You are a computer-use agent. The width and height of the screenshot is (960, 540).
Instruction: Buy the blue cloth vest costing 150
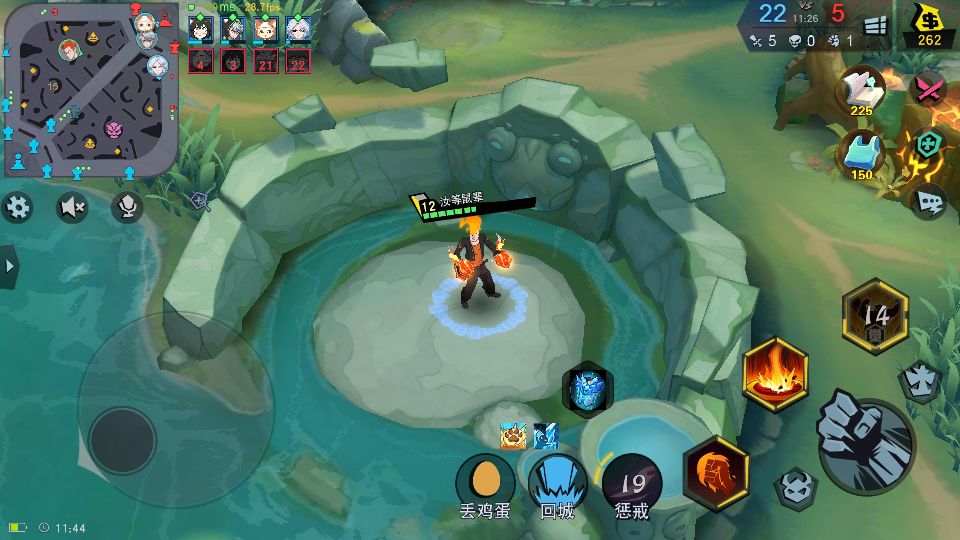(x=861, y=155)
